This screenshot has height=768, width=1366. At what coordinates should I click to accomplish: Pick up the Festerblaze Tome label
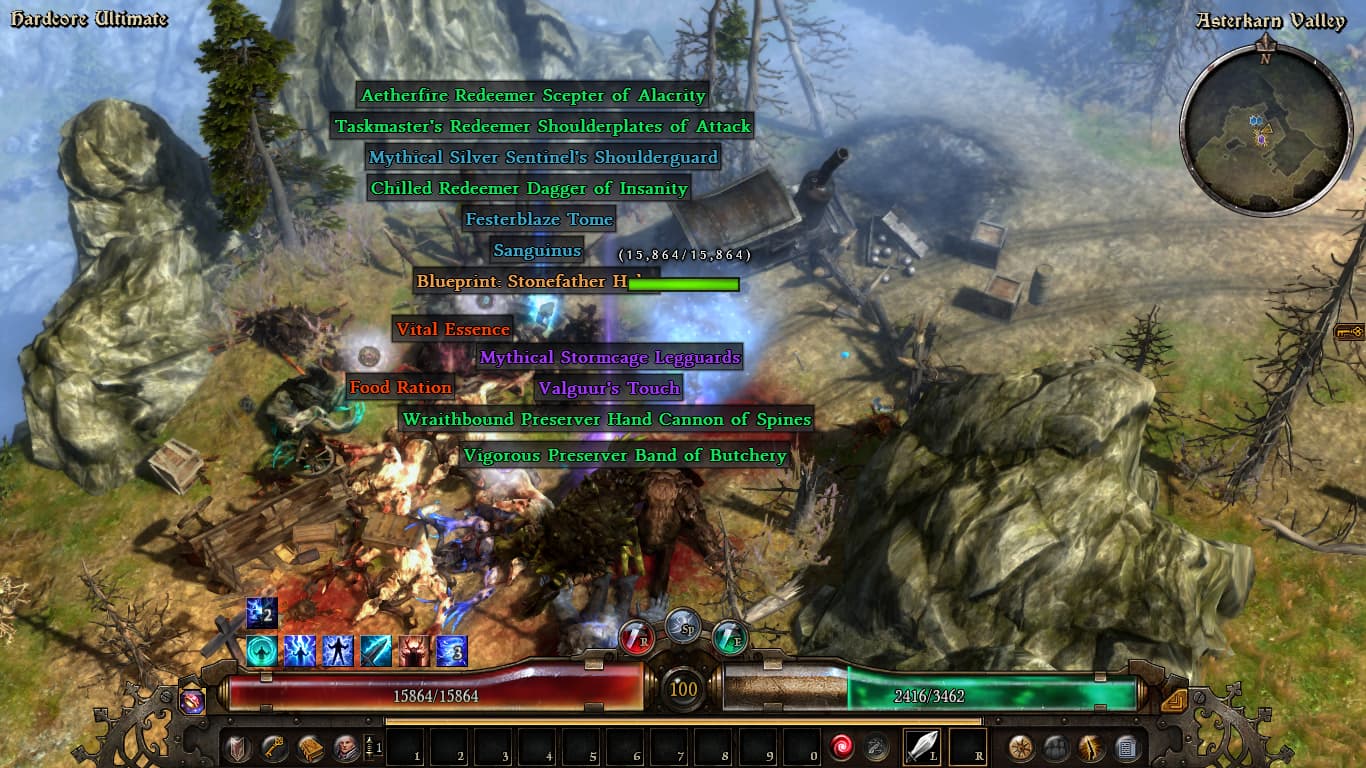(538, 219)
